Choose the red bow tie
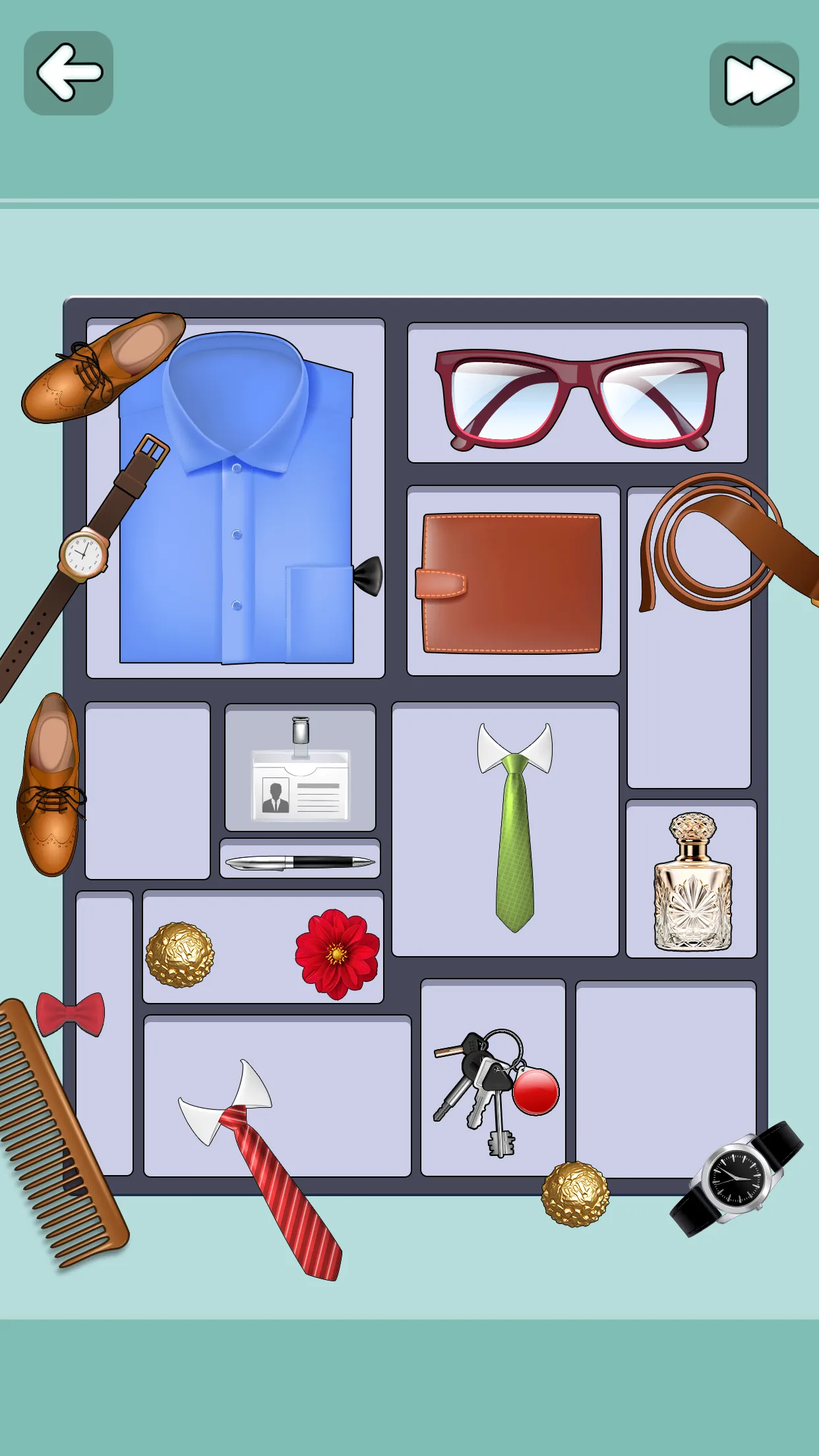The image size is (819, 1456). pyautogui.click(x=70, y=1014)
